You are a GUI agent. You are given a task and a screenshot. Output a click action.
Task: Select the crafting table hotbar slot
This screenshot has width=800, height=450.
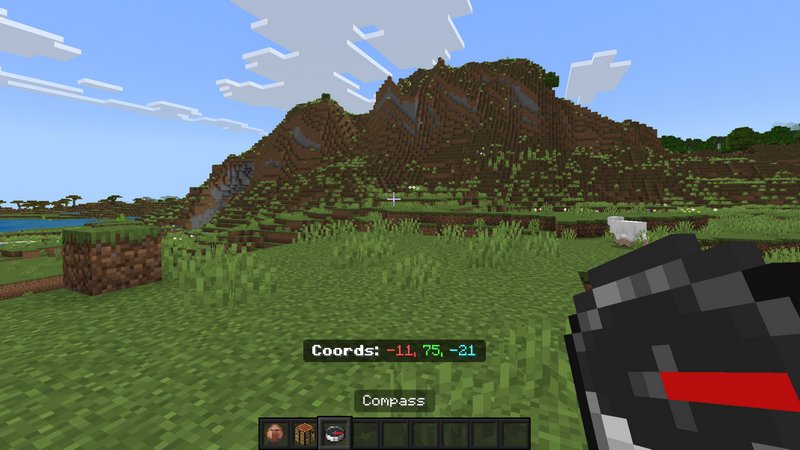point(304,433)
